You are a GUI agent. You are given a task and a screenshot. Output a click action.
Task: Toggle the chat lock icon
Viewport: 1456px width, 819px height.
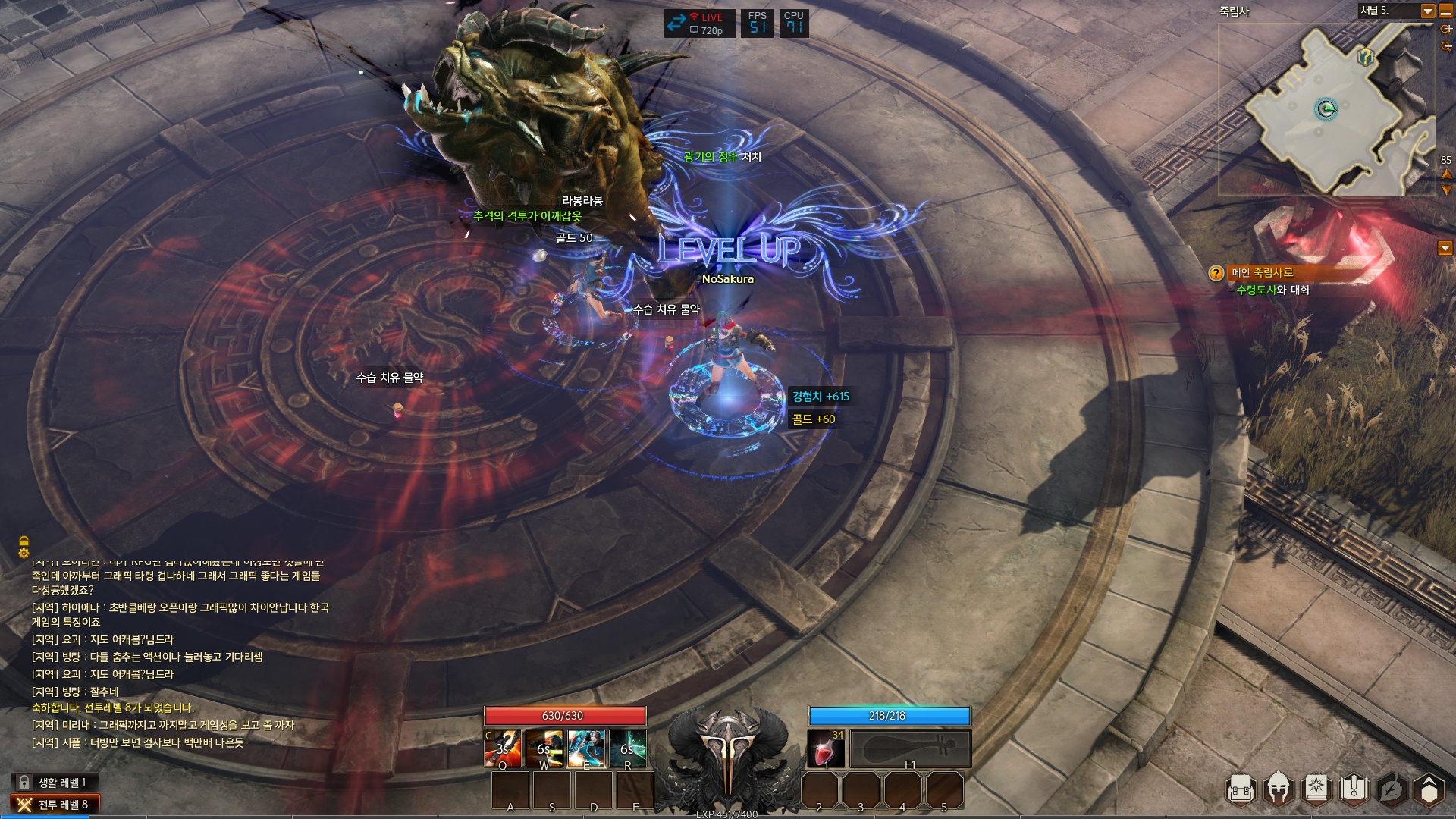(x=24, y=541)
